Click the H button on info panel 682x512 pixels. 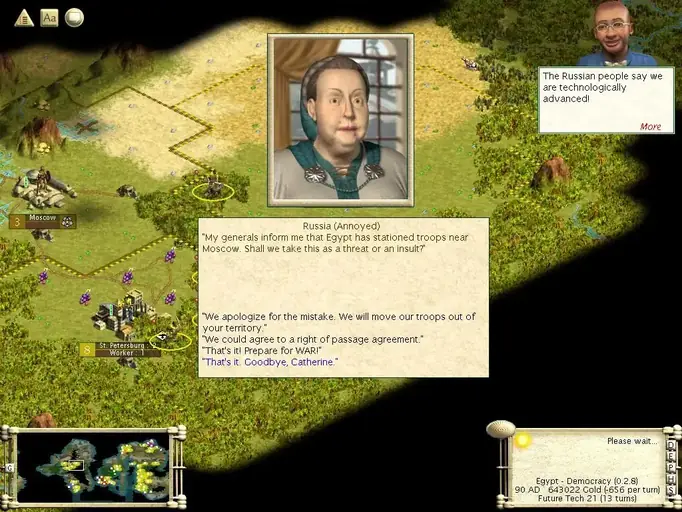(671, 477)
